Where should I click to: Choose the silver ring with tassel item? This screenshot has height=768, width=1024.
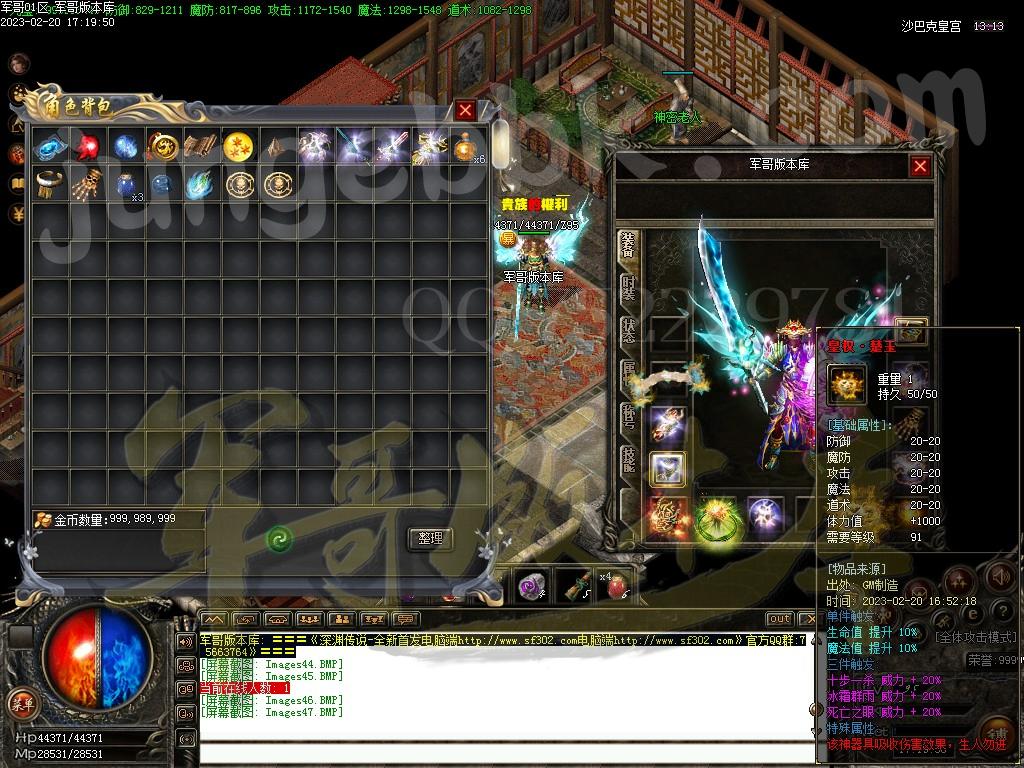tap(50, 184)
